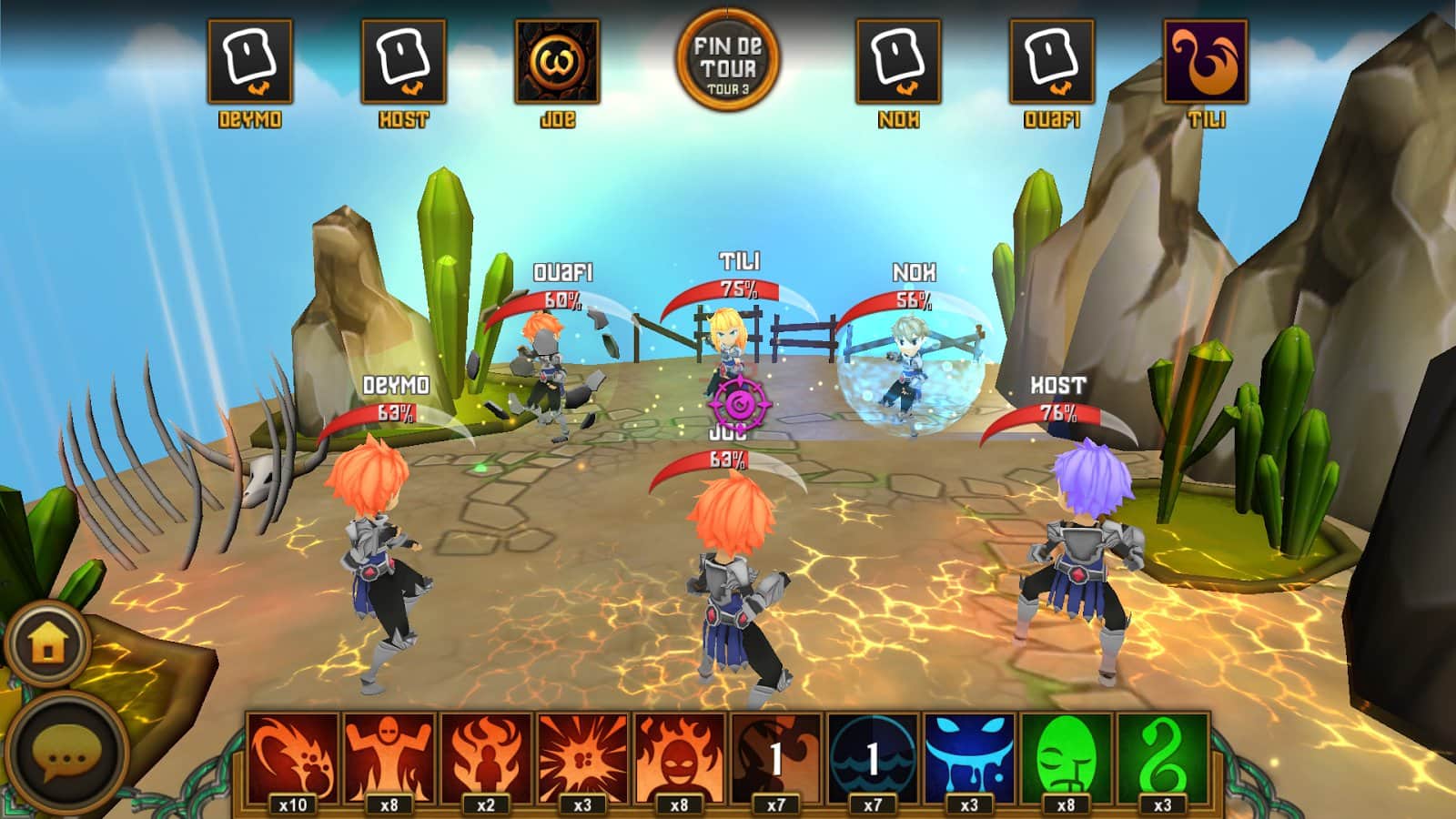The image size is (1456, 819).
Task: Select Deymo's portrait in turn order
Action: (x=249, y=61)
